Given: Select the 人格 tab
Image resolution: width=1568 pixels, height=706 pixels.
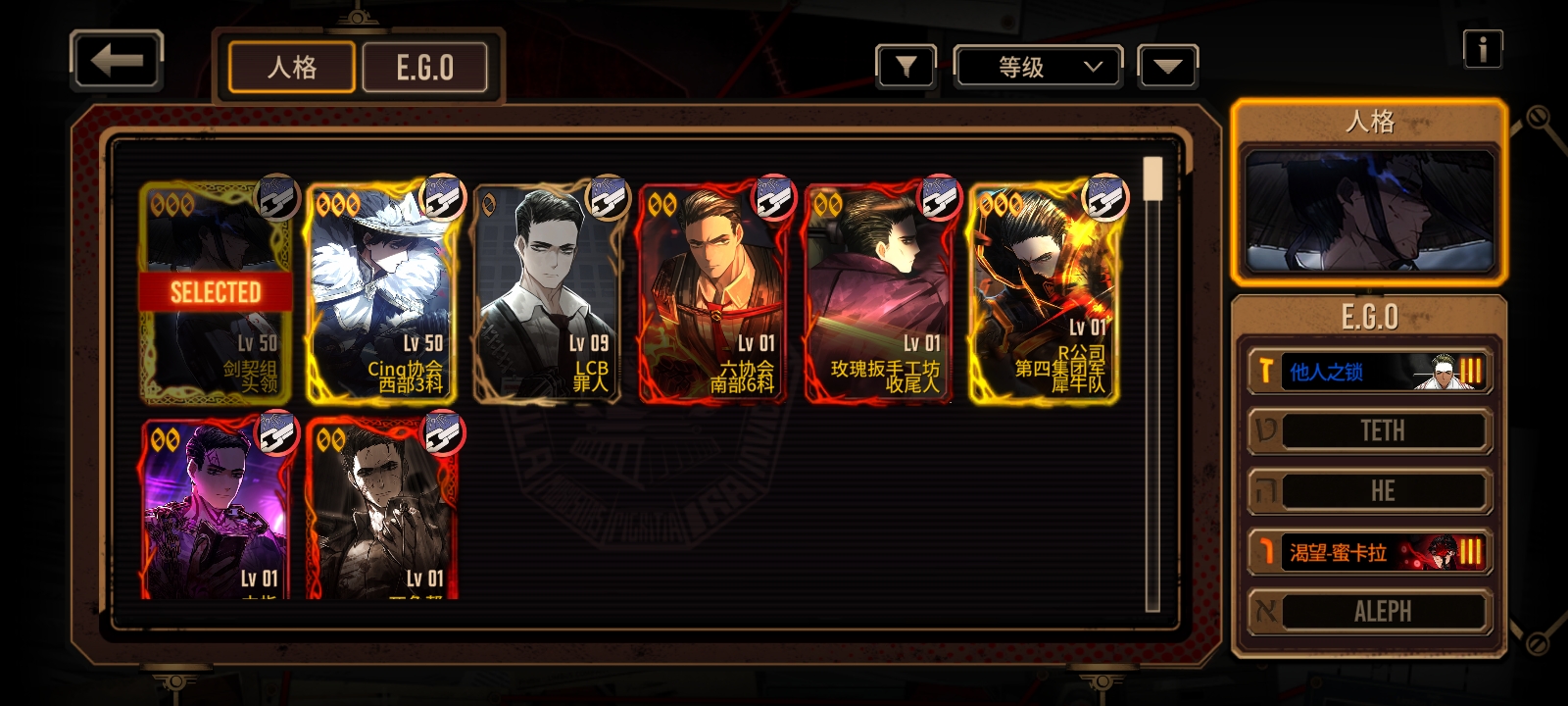Looking at the screenshot, I should [x=292, y=68].
